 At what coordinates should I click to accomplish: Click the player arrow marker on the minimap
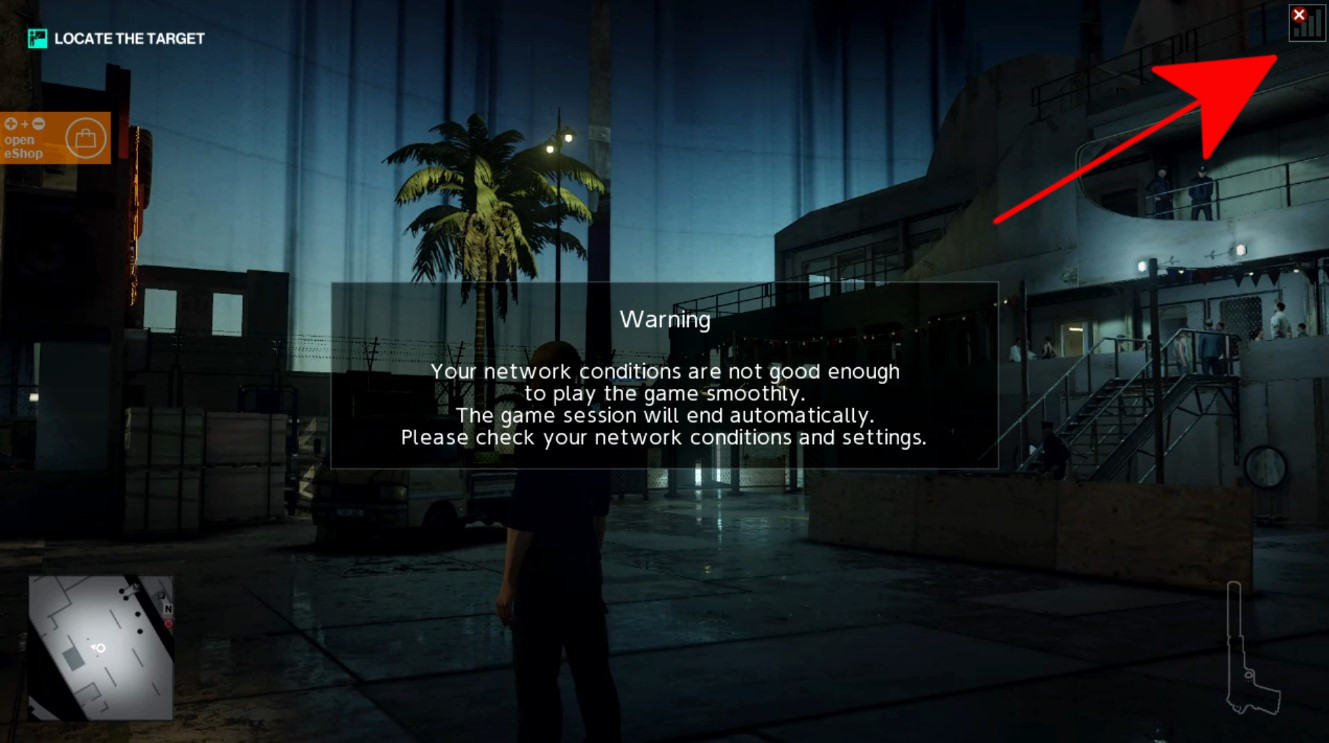tap(98, 648)
